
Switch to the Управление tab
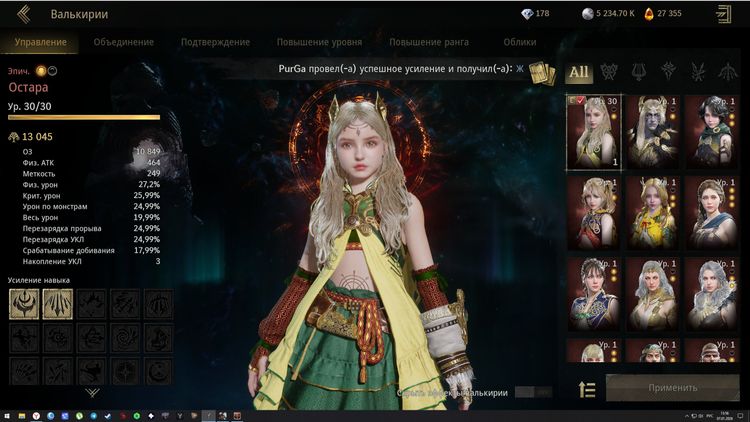click(x=41, y=42)
